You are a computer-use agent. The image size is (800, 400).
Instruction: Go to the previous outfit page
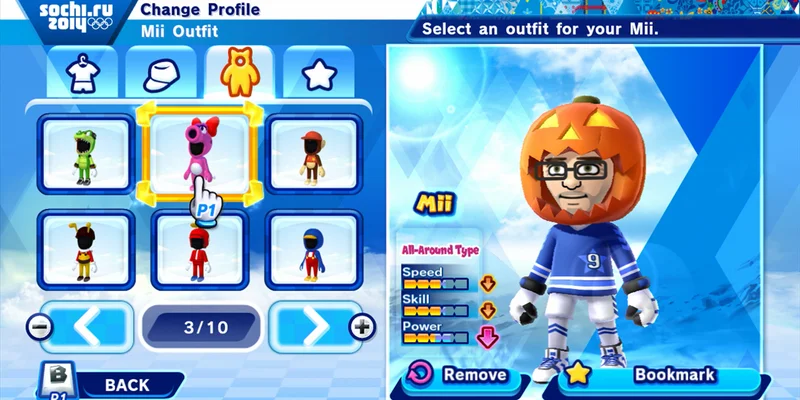pyautogui.click(x=86, y=326)
